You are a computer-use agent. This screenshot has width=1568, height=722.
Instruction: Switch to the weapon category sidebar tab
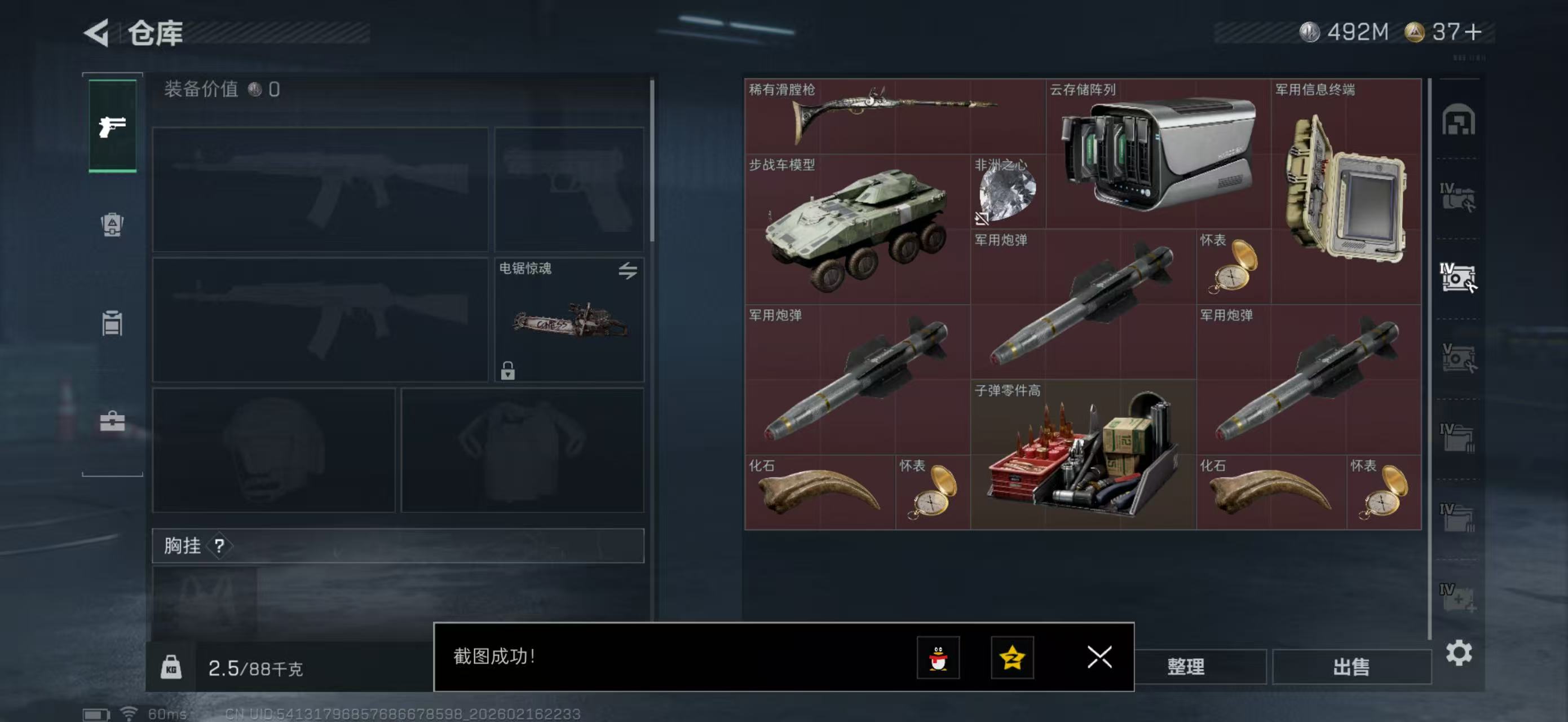point(112,126)
